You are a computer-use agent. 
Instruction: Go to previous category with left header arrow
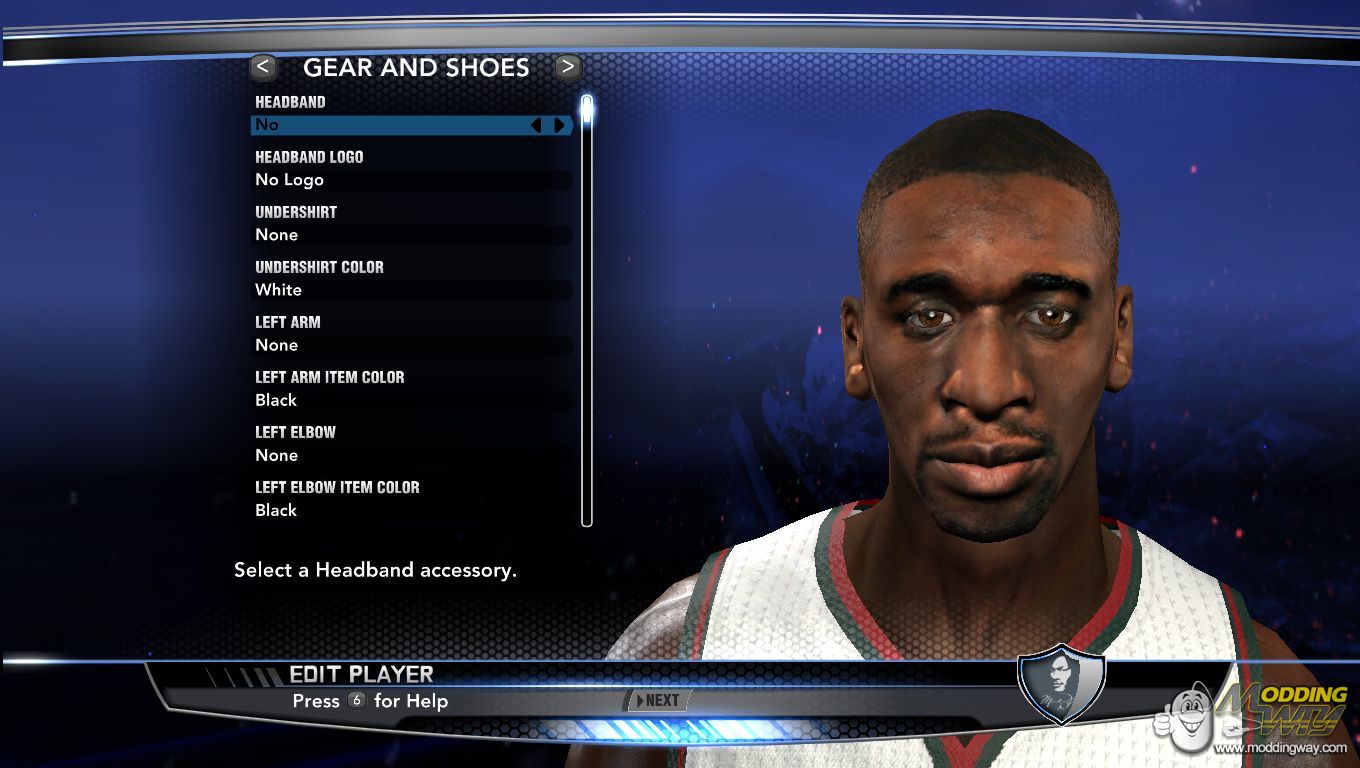click(263, 67)
